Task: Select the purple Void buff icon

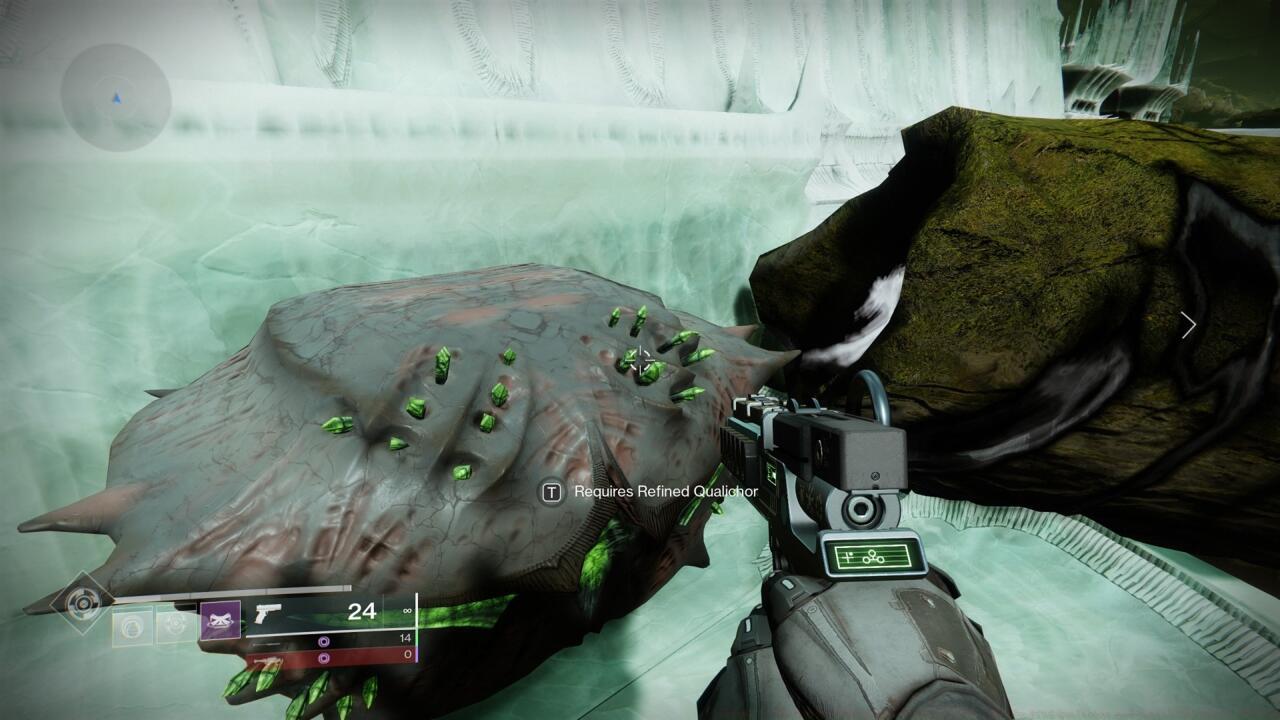Action: coord(220,619)
